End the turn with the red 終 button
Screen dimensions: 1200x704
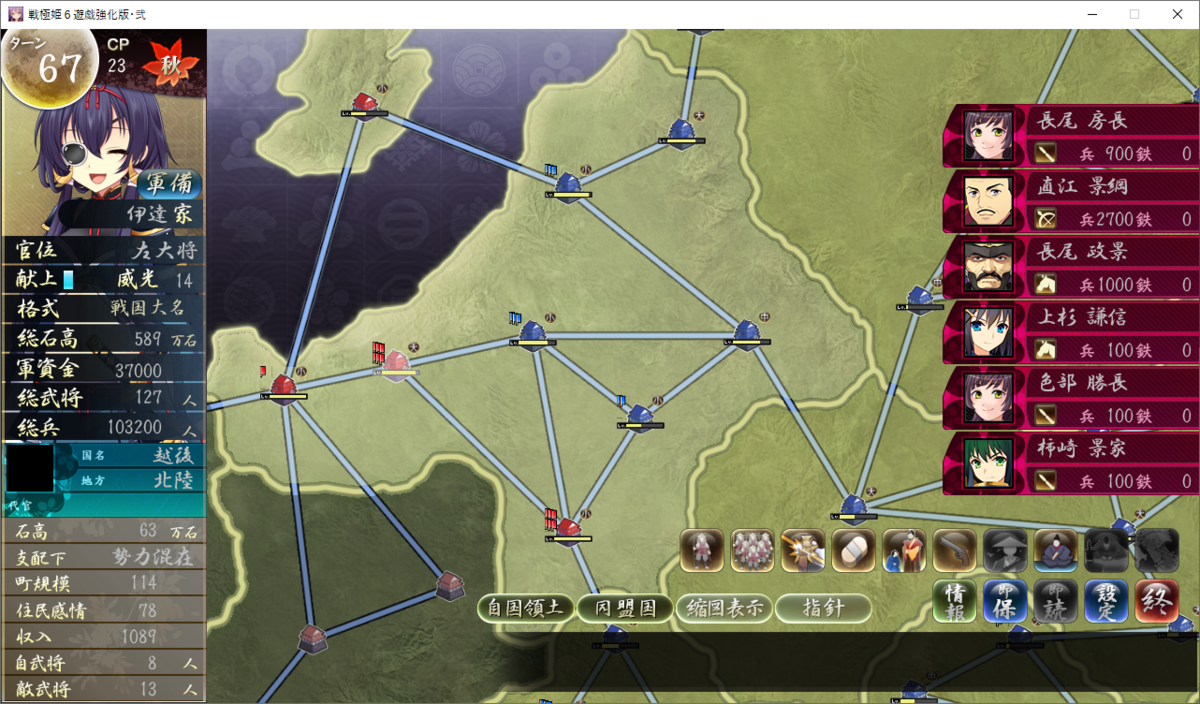click(1157, 602)
